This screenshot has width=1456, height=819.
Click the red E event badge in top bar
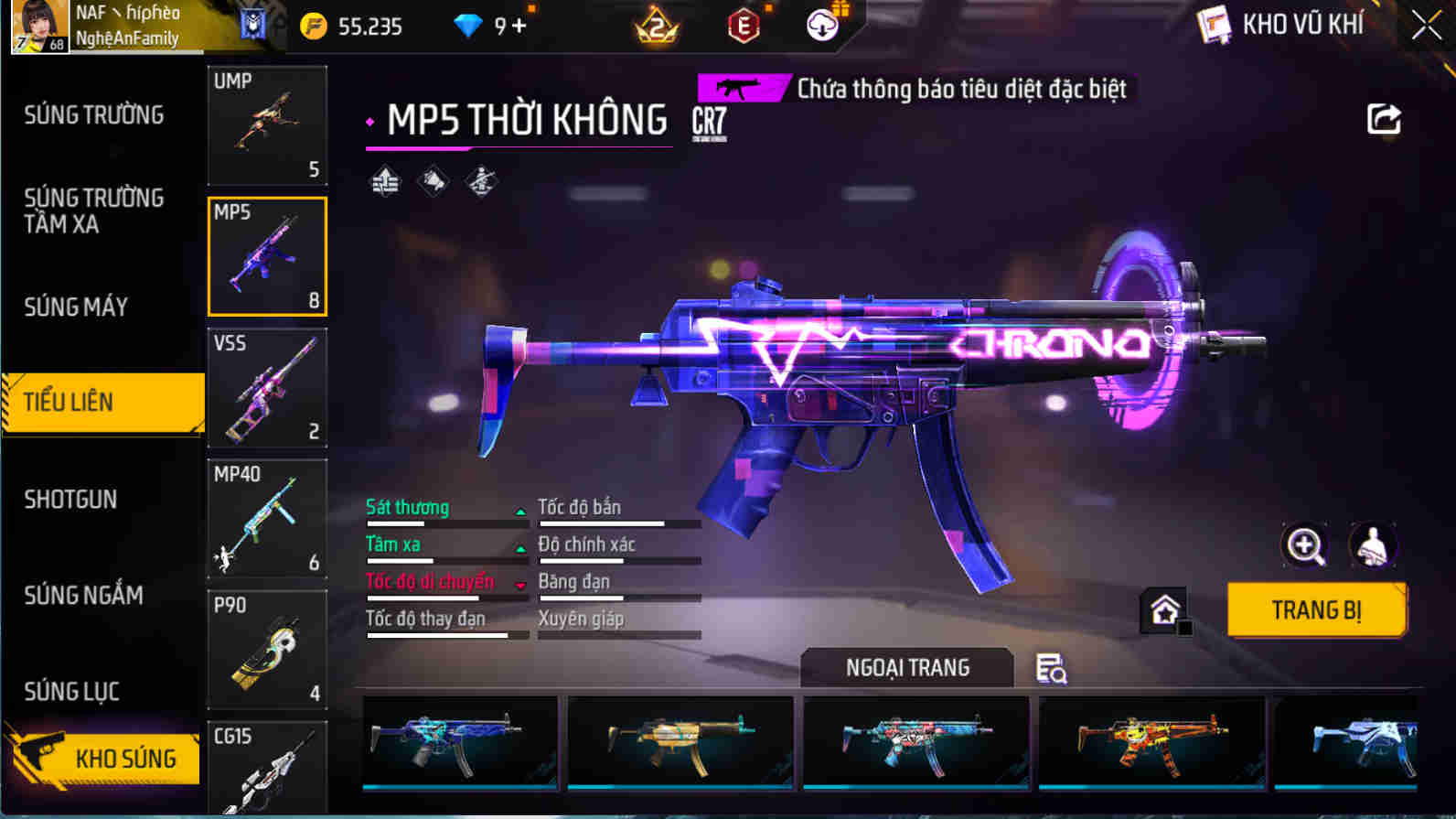742,25
